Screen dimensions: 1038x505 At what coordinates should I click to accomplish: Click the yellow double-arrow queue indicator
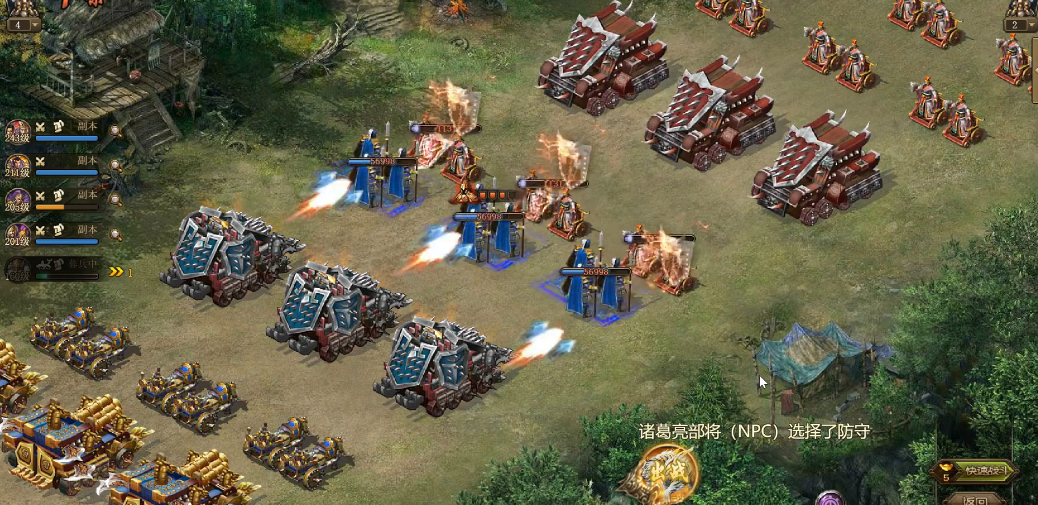click(x=117, y=271)
